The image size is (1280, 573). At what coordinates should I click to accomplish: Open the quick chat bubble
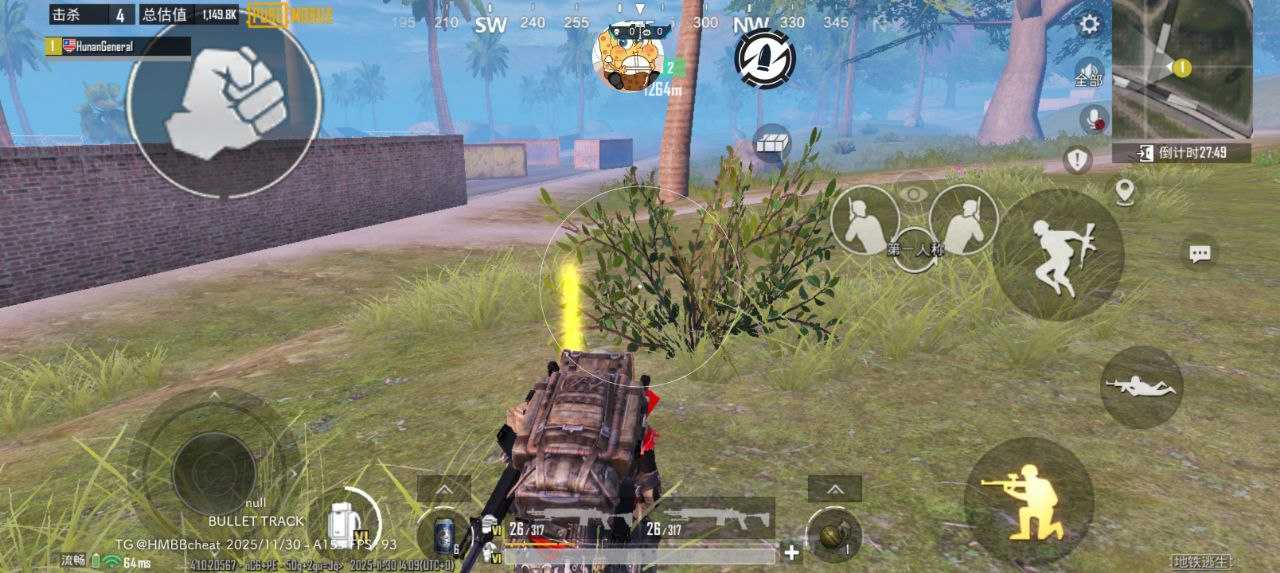pos(1200,253)
